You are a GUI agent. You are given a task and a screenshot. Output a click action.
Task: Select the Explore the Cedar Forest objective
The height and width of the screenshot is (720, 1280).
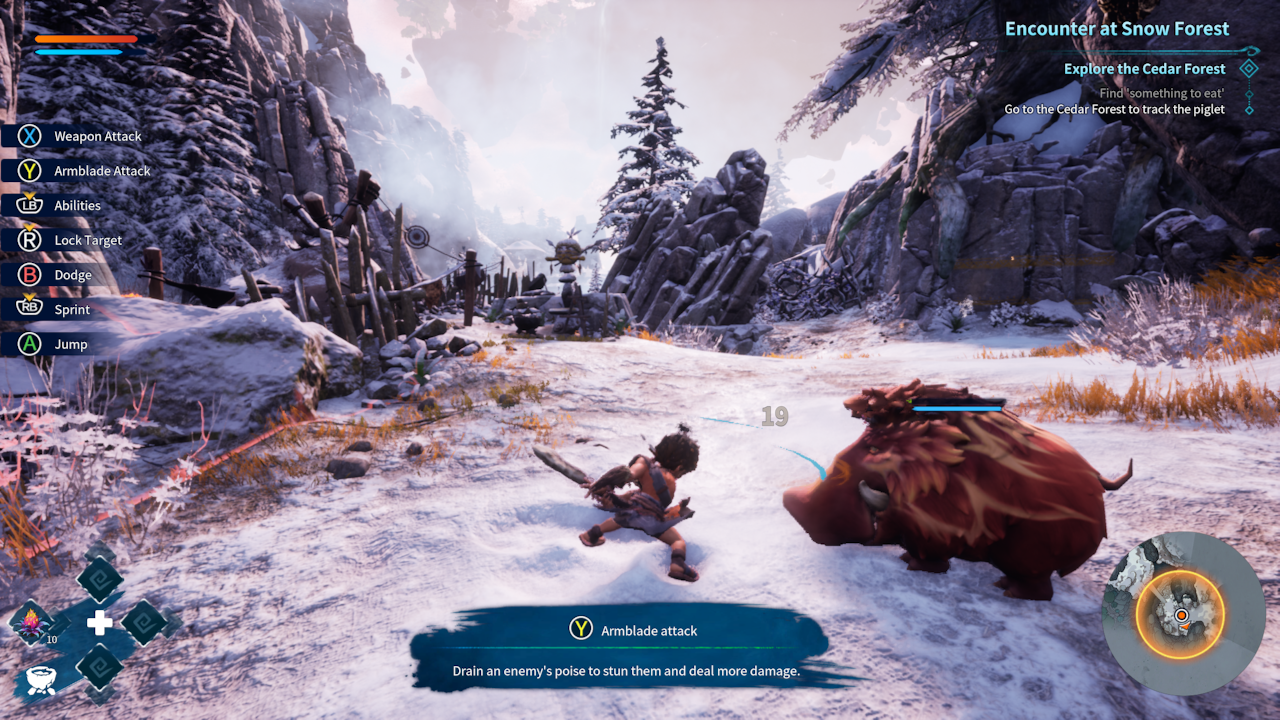pyautogui.click(x=1144, y=69)
